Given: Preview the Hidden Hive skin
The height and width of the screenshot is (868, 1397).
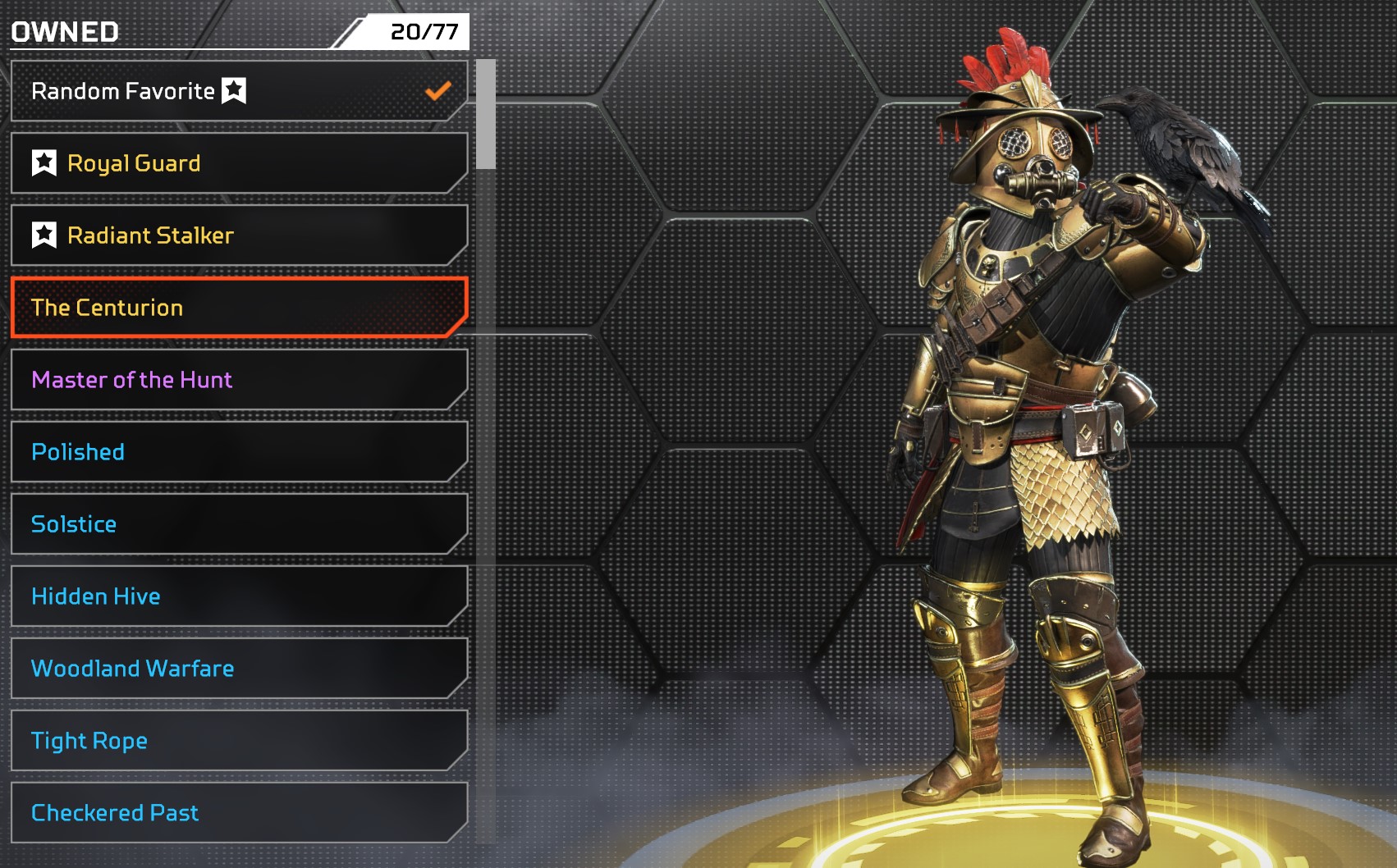Looking at the screenshot, I should 238,596.
